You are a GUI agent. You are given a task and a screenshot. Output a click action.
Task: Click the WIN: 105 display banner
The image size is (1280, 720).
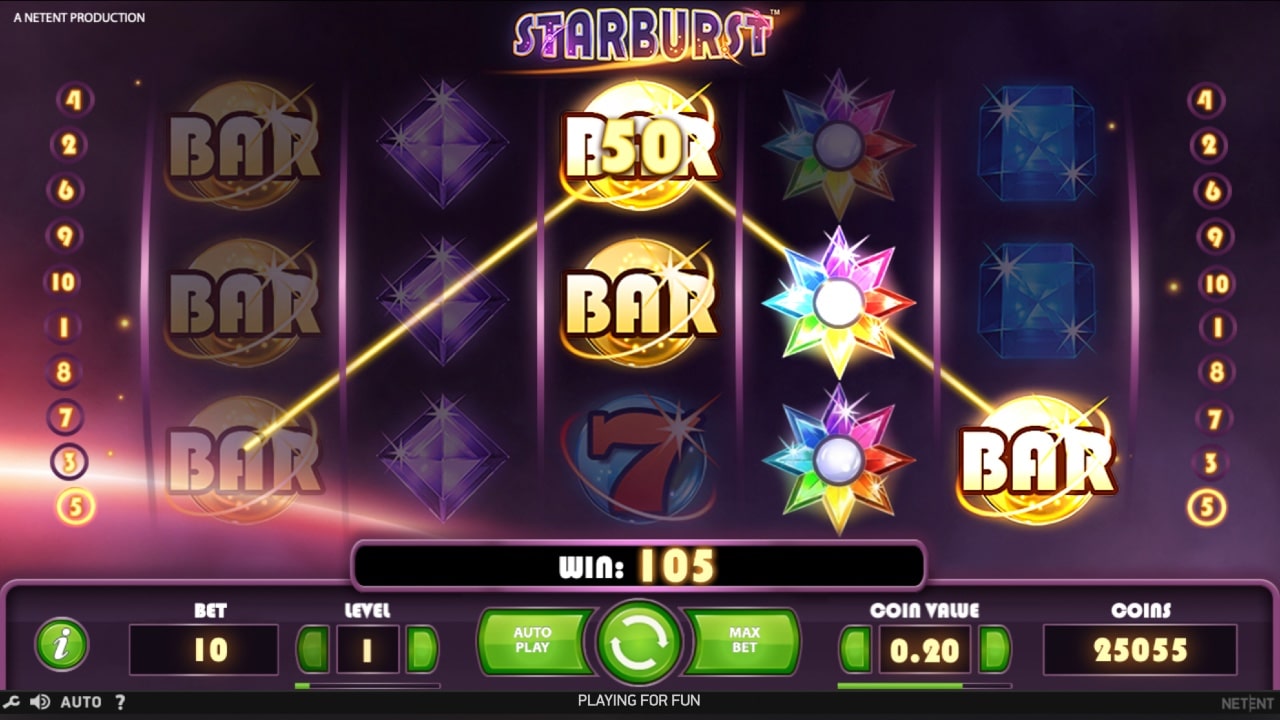(x=640, y=564)
